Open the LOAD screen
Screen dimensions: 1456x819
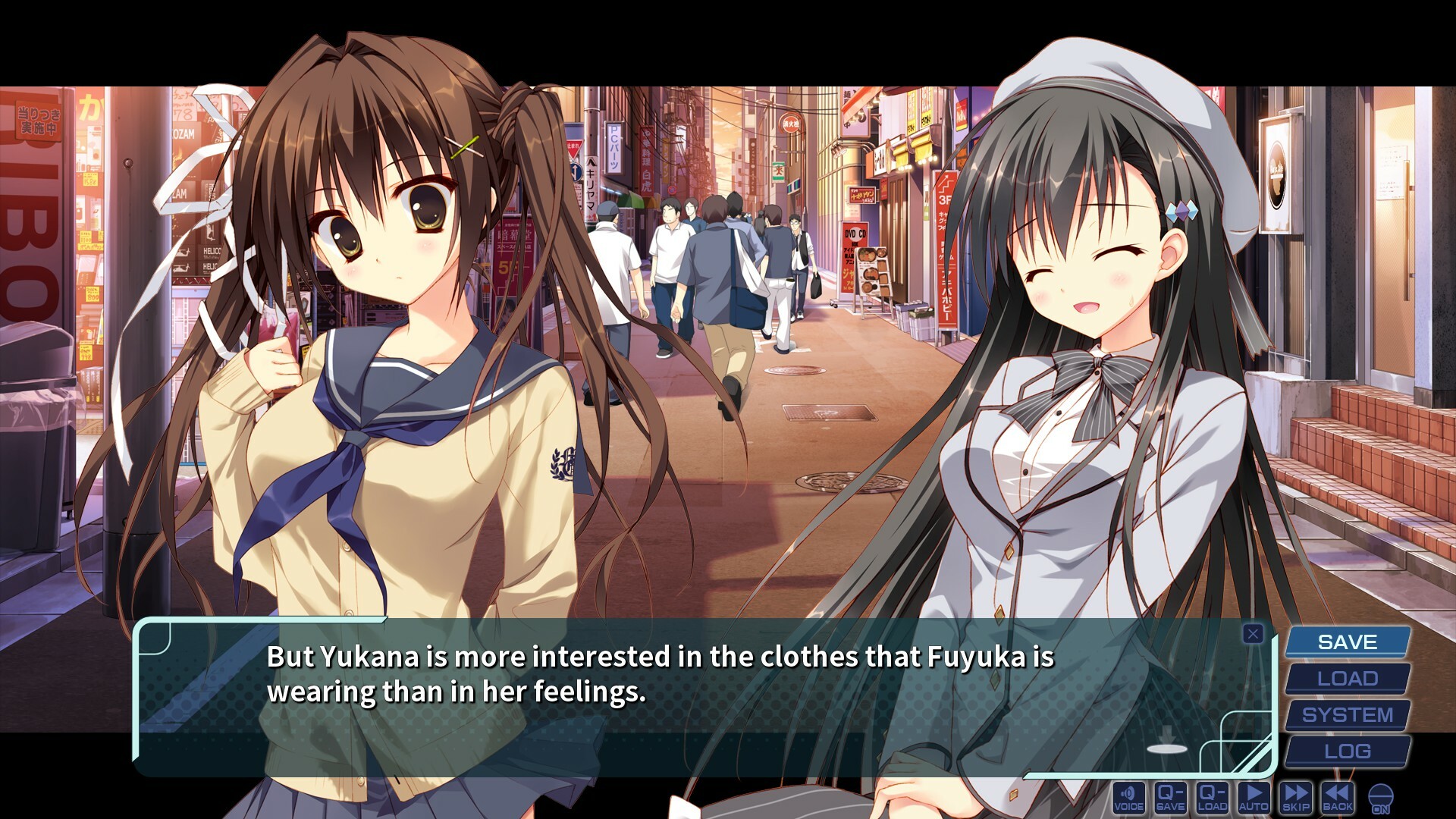tap(1347, 678)
